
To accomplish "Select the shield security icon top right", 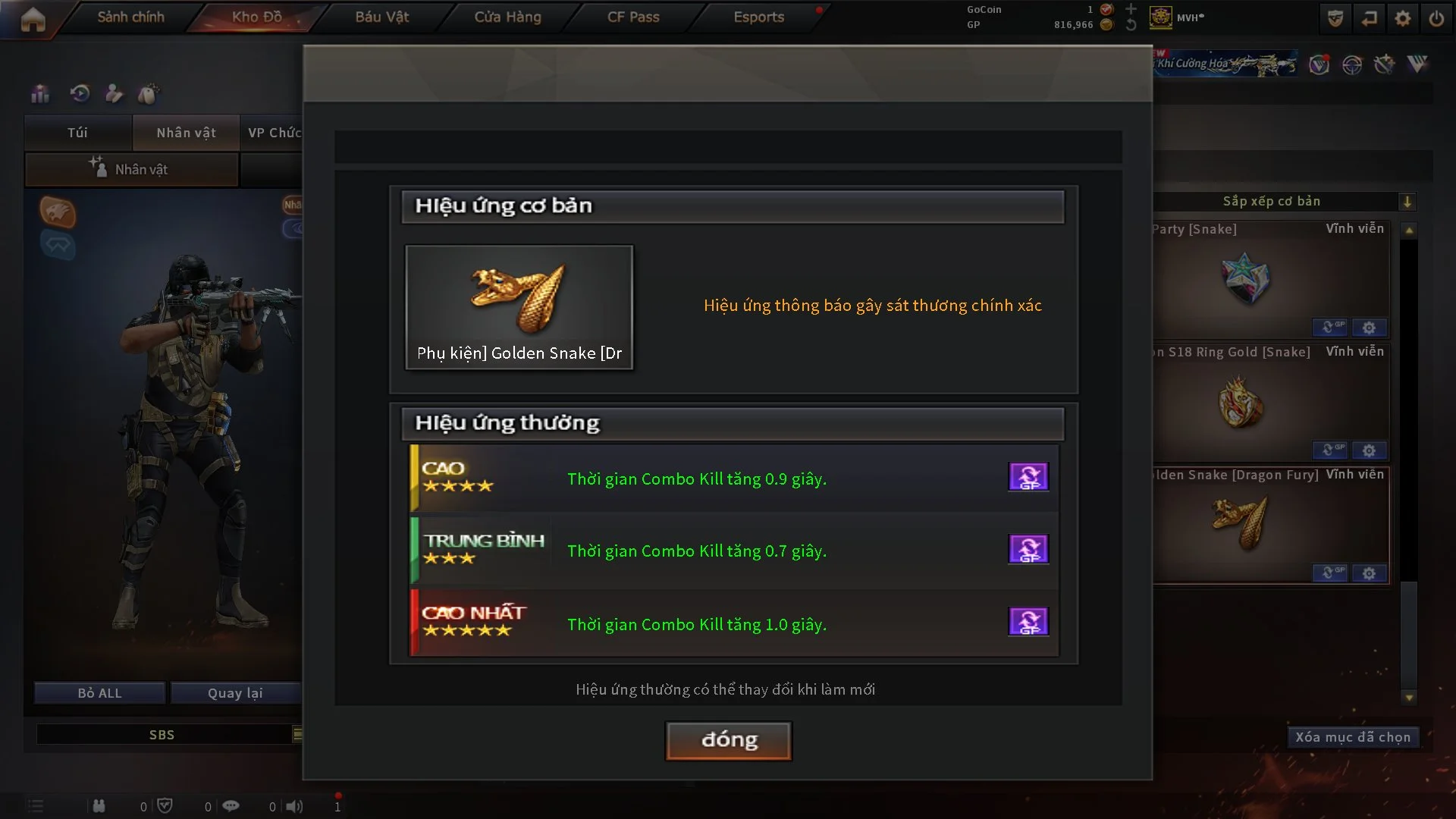I will 1335,17.
